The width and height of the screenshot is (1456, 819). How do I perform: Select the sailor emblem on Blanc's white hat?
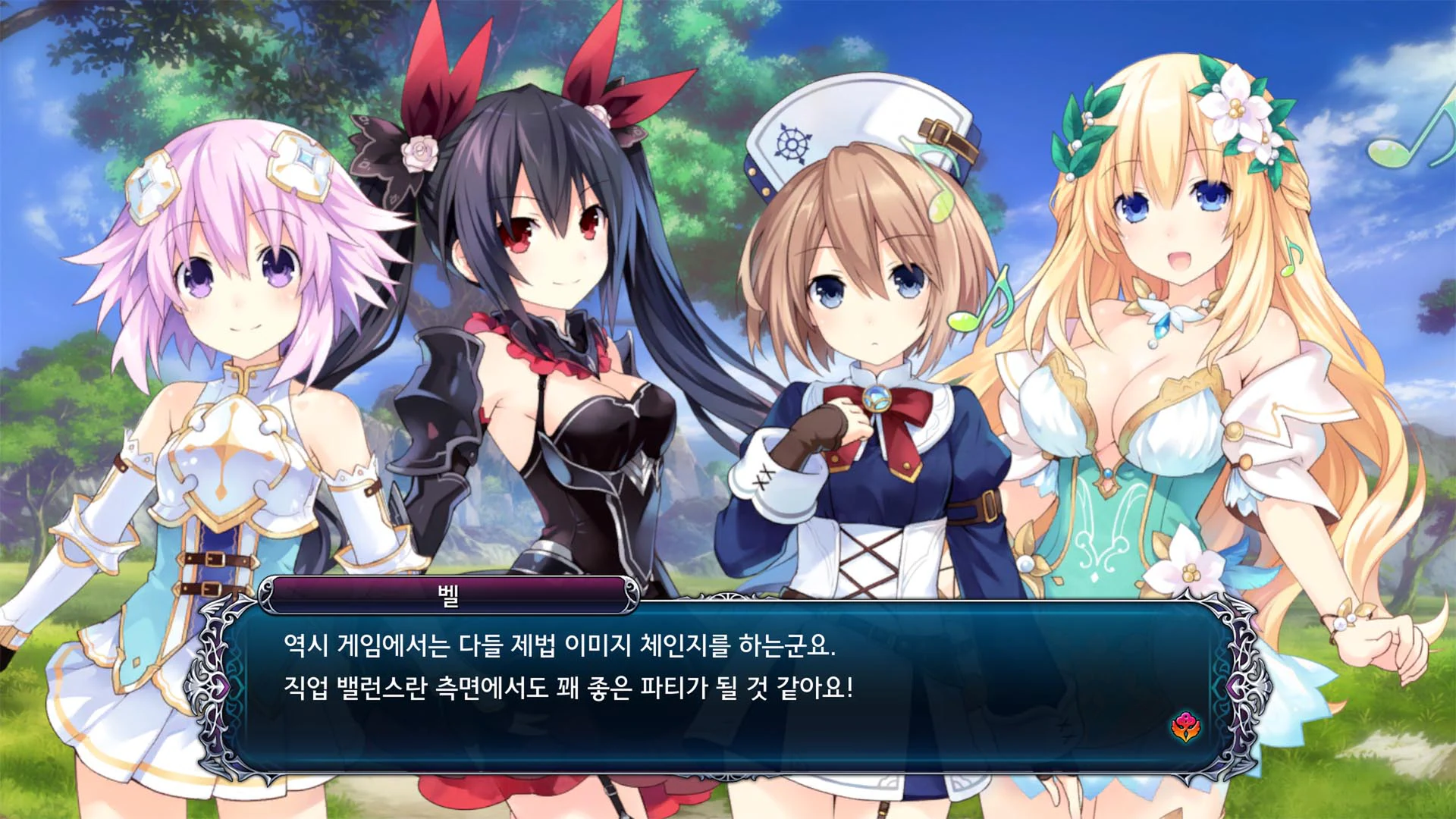[793, 144]
